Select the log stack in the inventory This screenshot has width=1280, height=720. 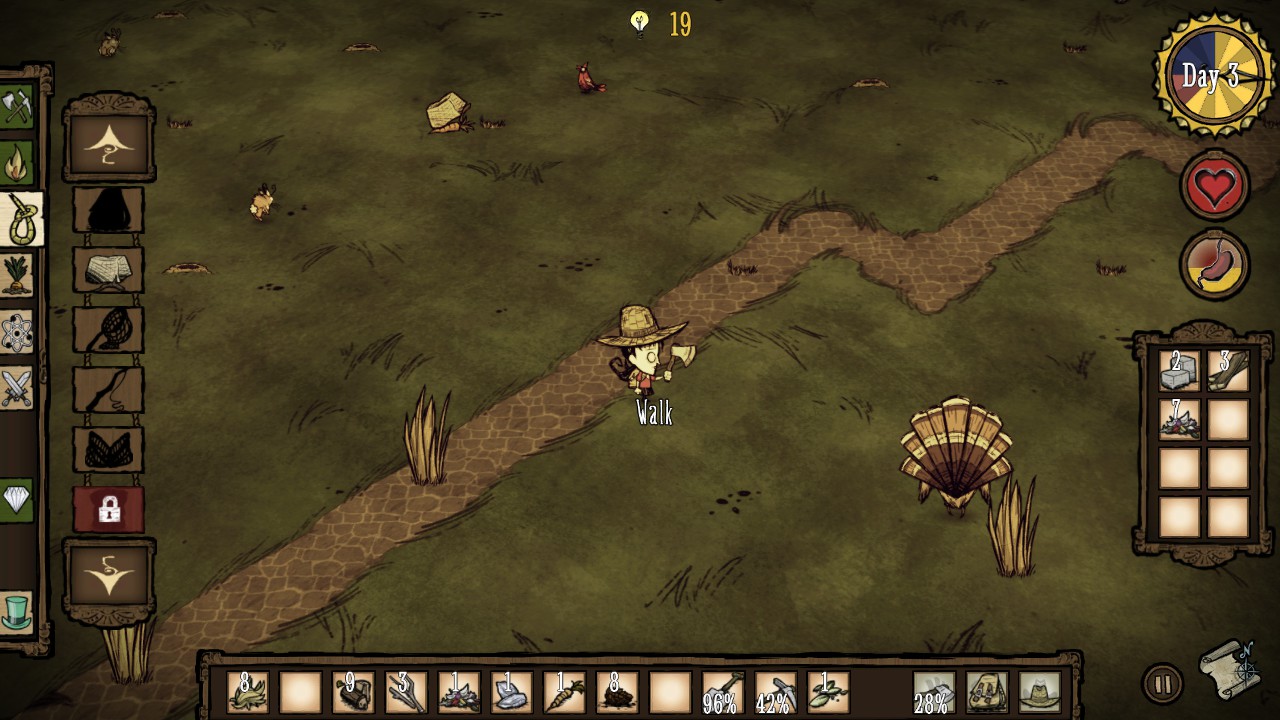coord(353,692)
